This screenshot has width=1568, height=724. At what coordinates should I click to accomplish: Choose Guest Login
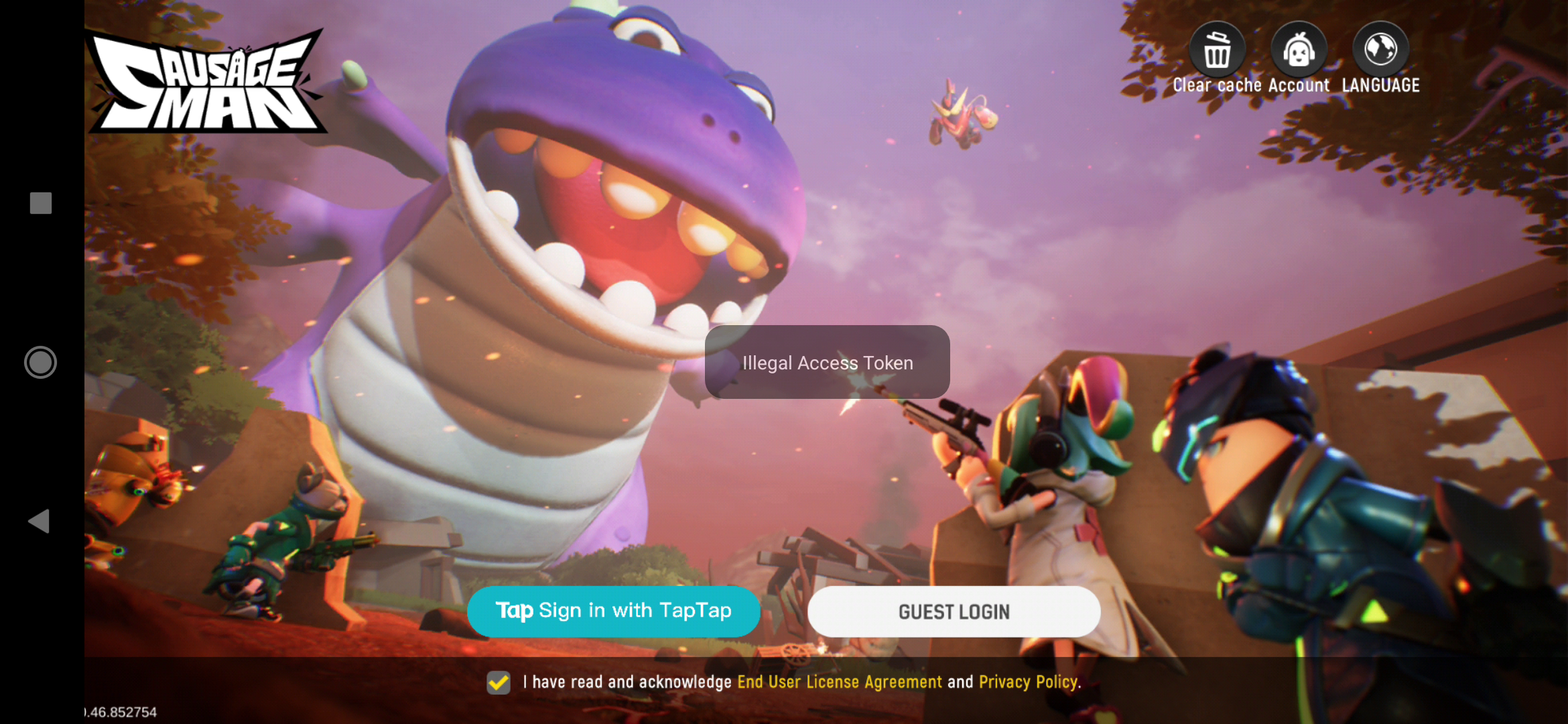click(x=954, y=611)
